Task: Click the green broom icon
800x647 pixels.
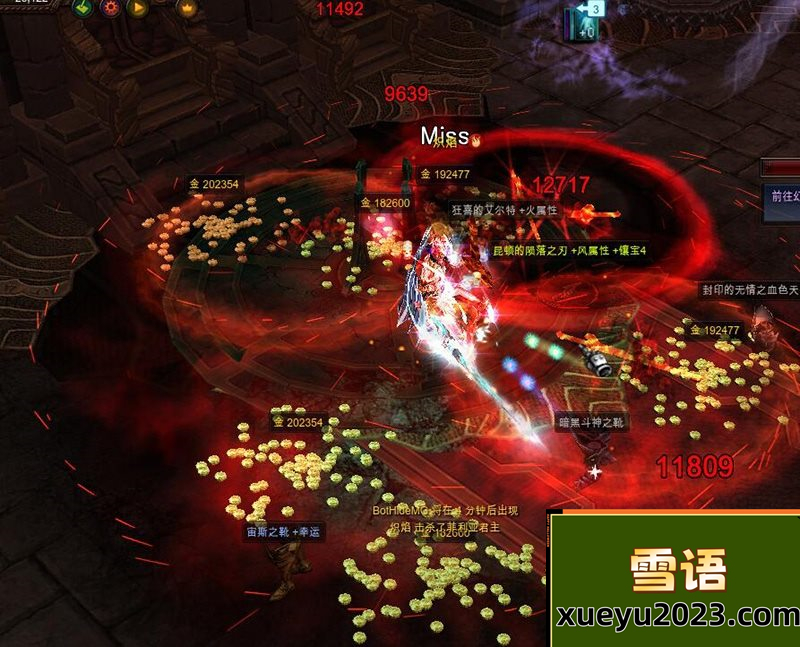Action: pyautogui.click(x=84, y=8)
